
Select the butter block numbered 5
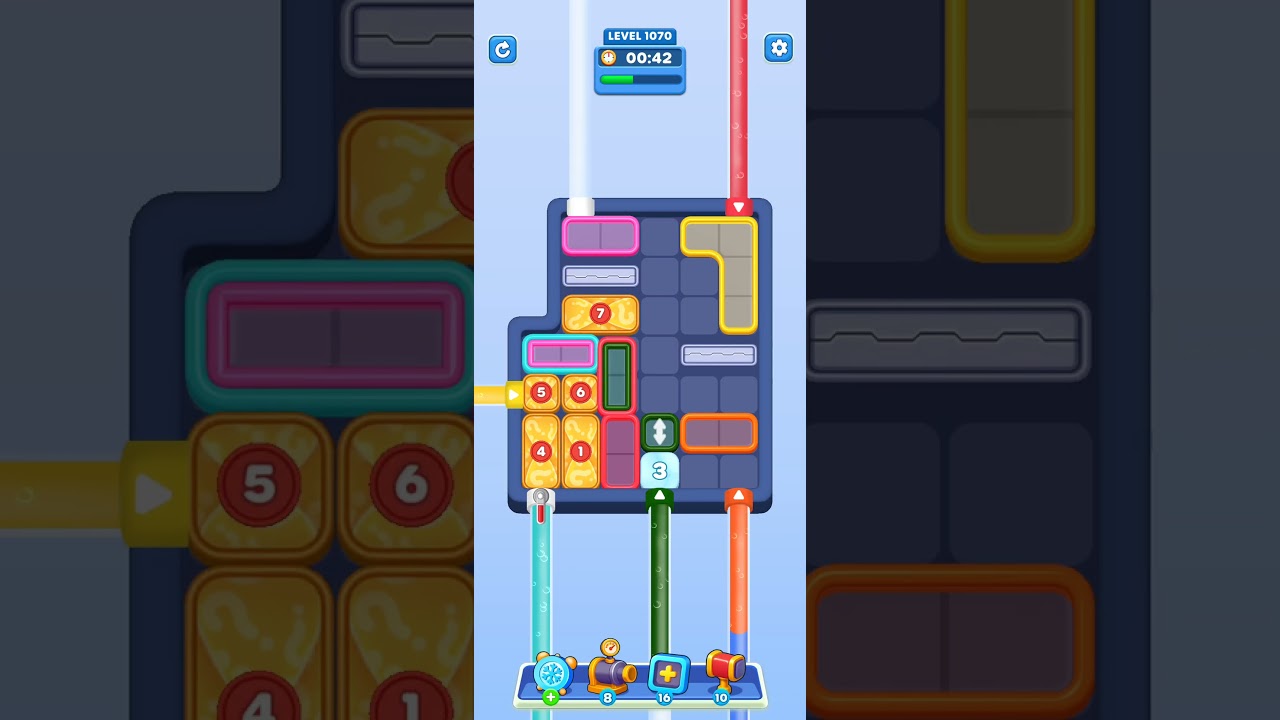pos(541,392)
